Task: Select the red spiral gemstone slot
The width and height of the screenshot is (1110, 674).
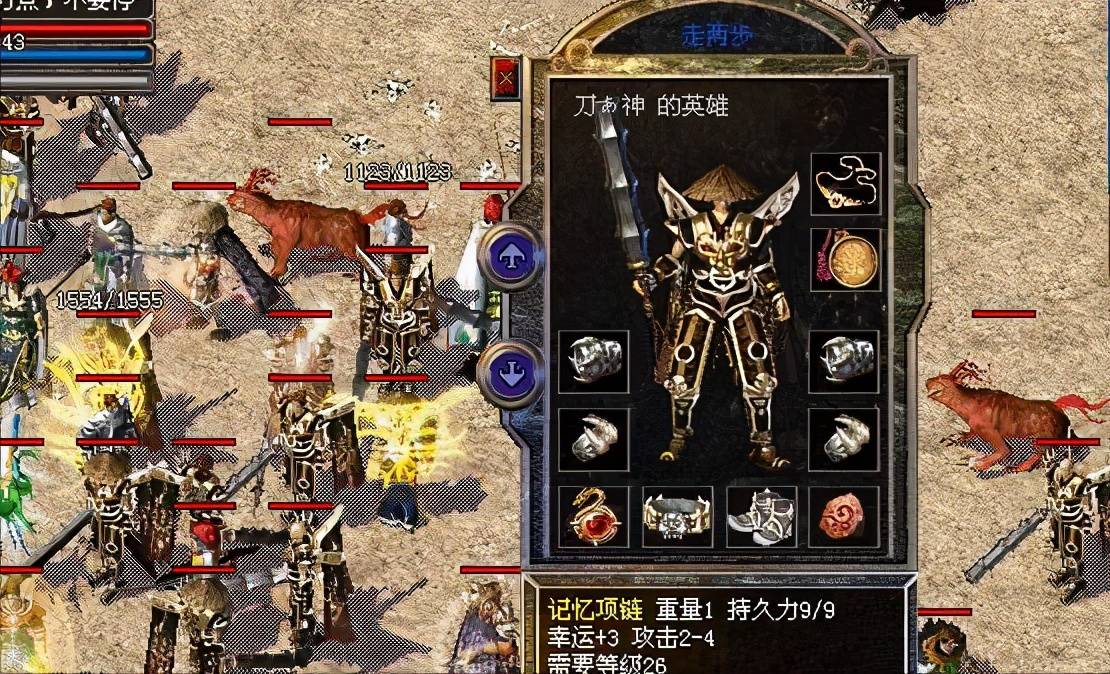Action: click(845, 516)
